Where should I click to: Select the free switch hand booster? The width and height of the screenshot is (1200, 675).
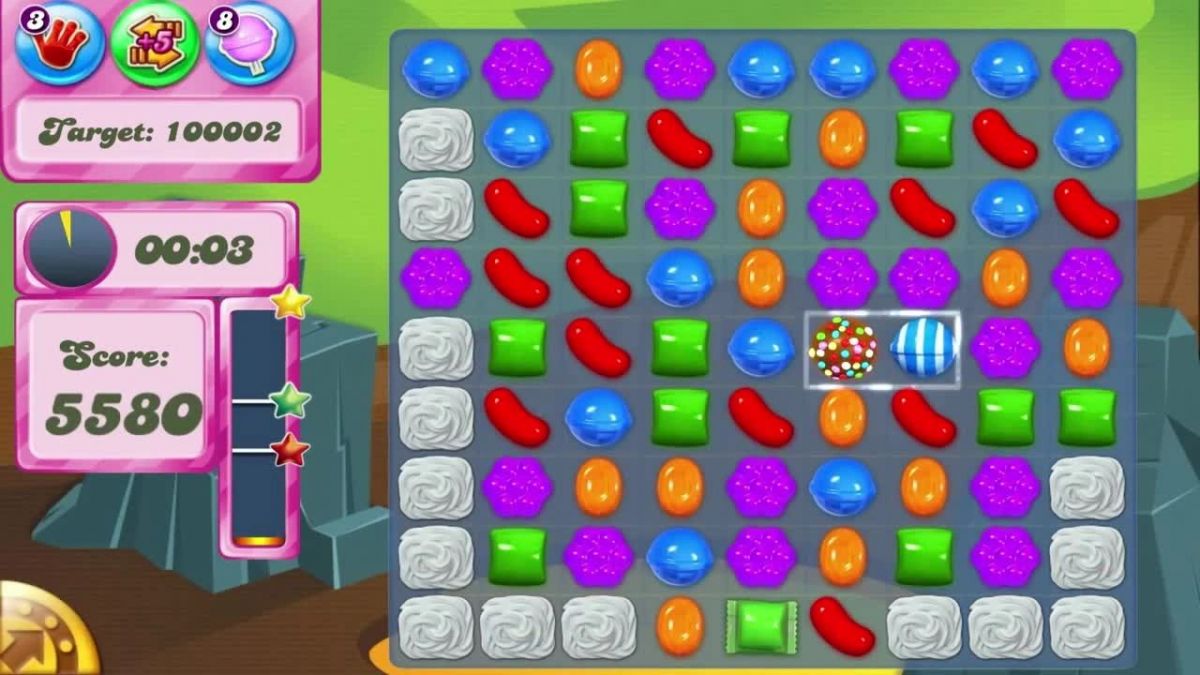coord(61,42)
